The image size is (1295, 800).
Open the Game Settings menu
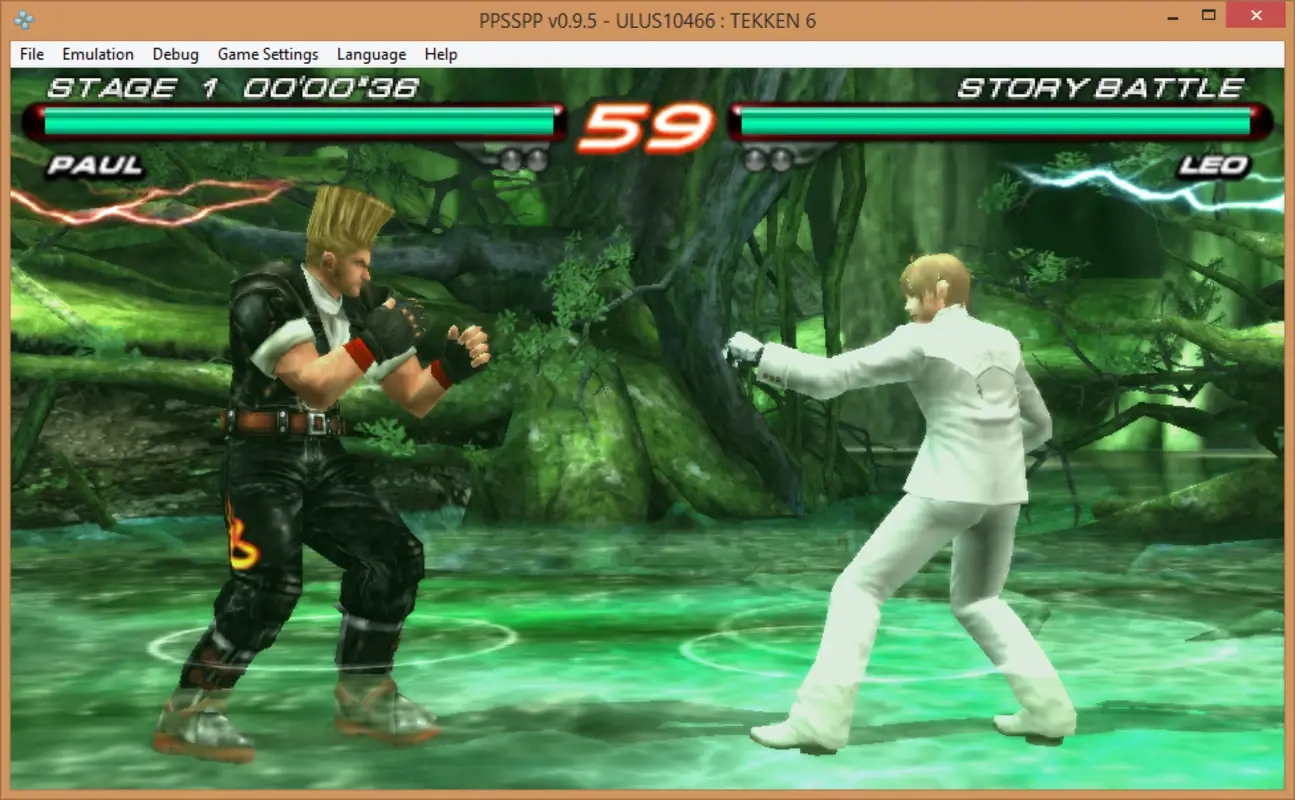click(267, 54)
